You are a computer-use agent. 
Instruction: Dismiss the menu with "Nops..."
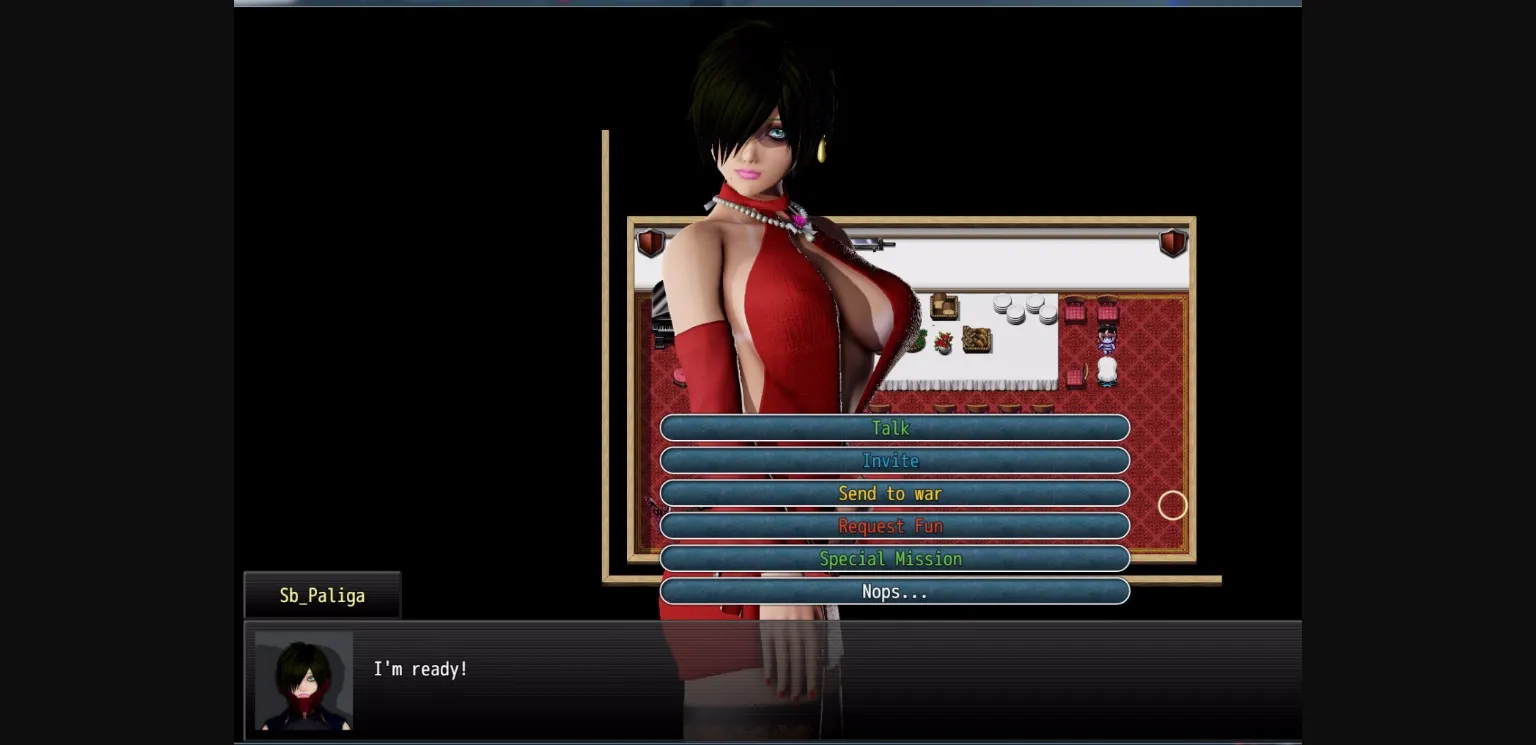[x=891, y=591]
